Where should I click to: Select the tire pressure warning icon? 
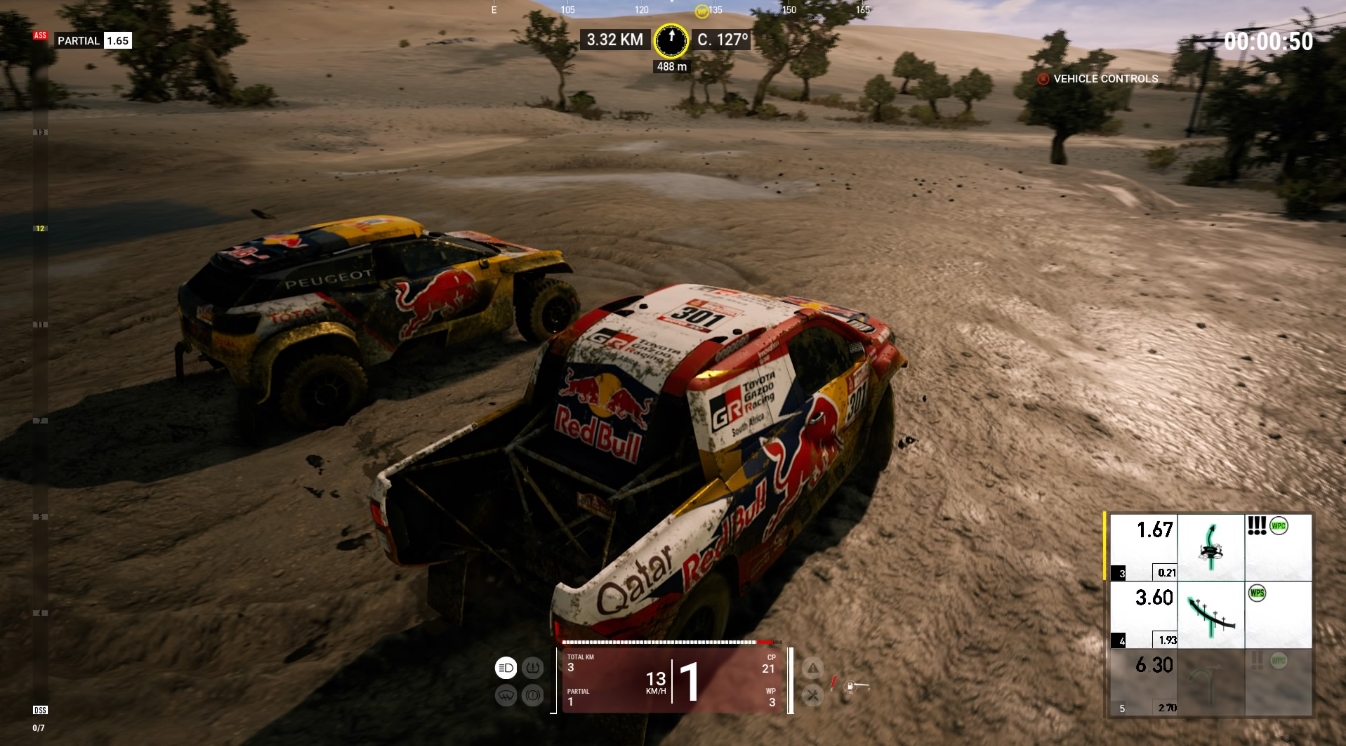(533, 667)
